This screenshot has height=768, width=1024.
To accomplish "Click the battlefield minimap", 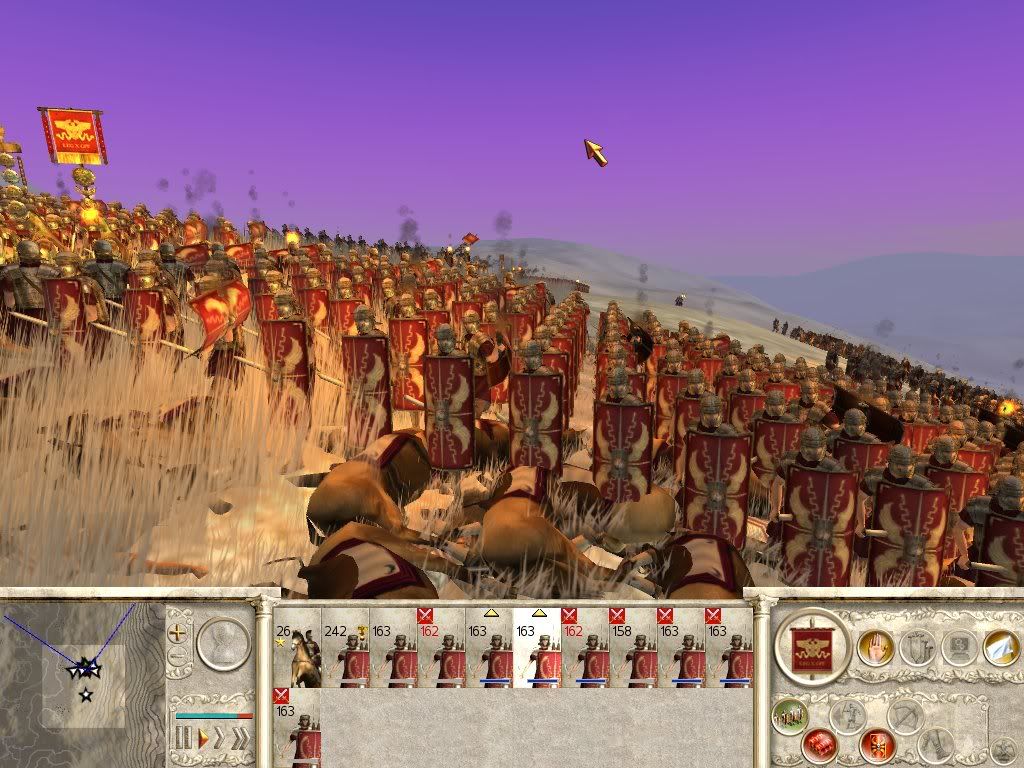I will 82,682.
